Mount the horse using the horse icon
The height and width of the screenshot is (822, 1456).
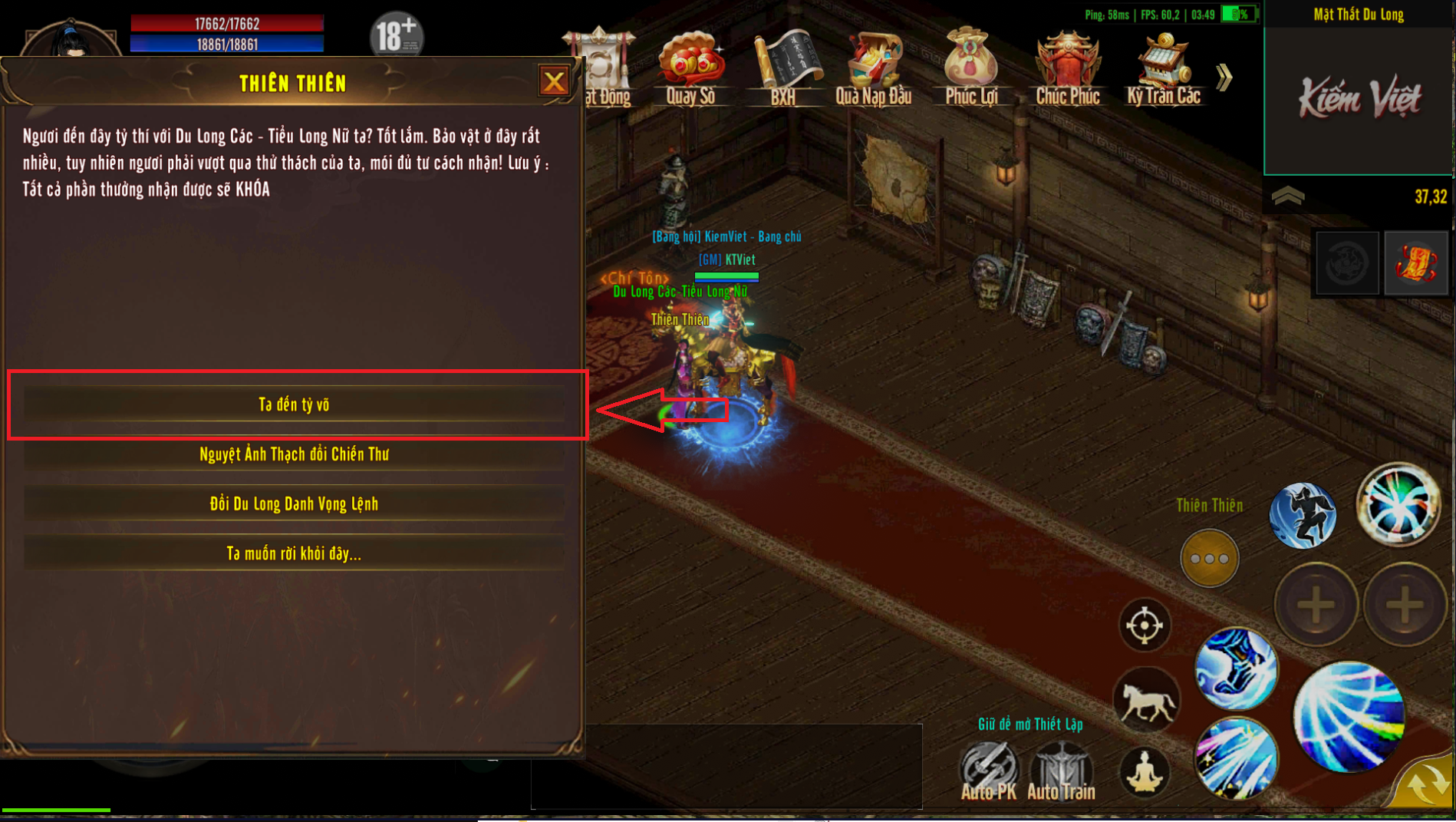[x=1147, y=701]
